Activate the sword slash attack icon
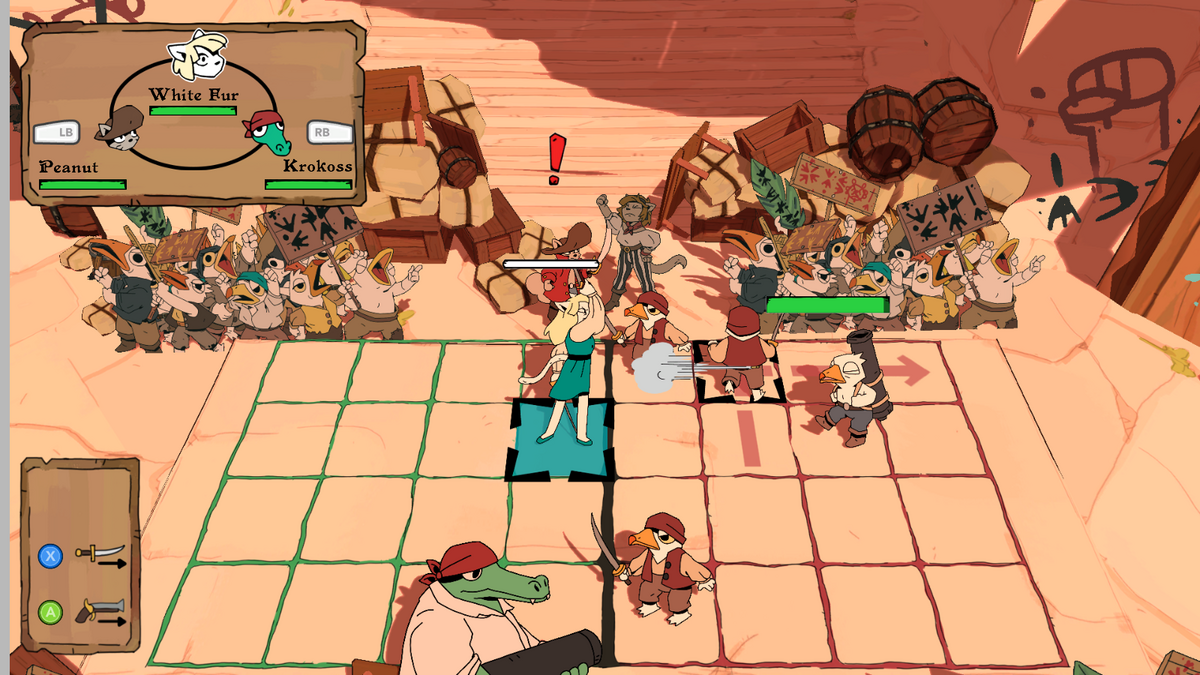Screen dimensions: 1200x675 [100, 555]
